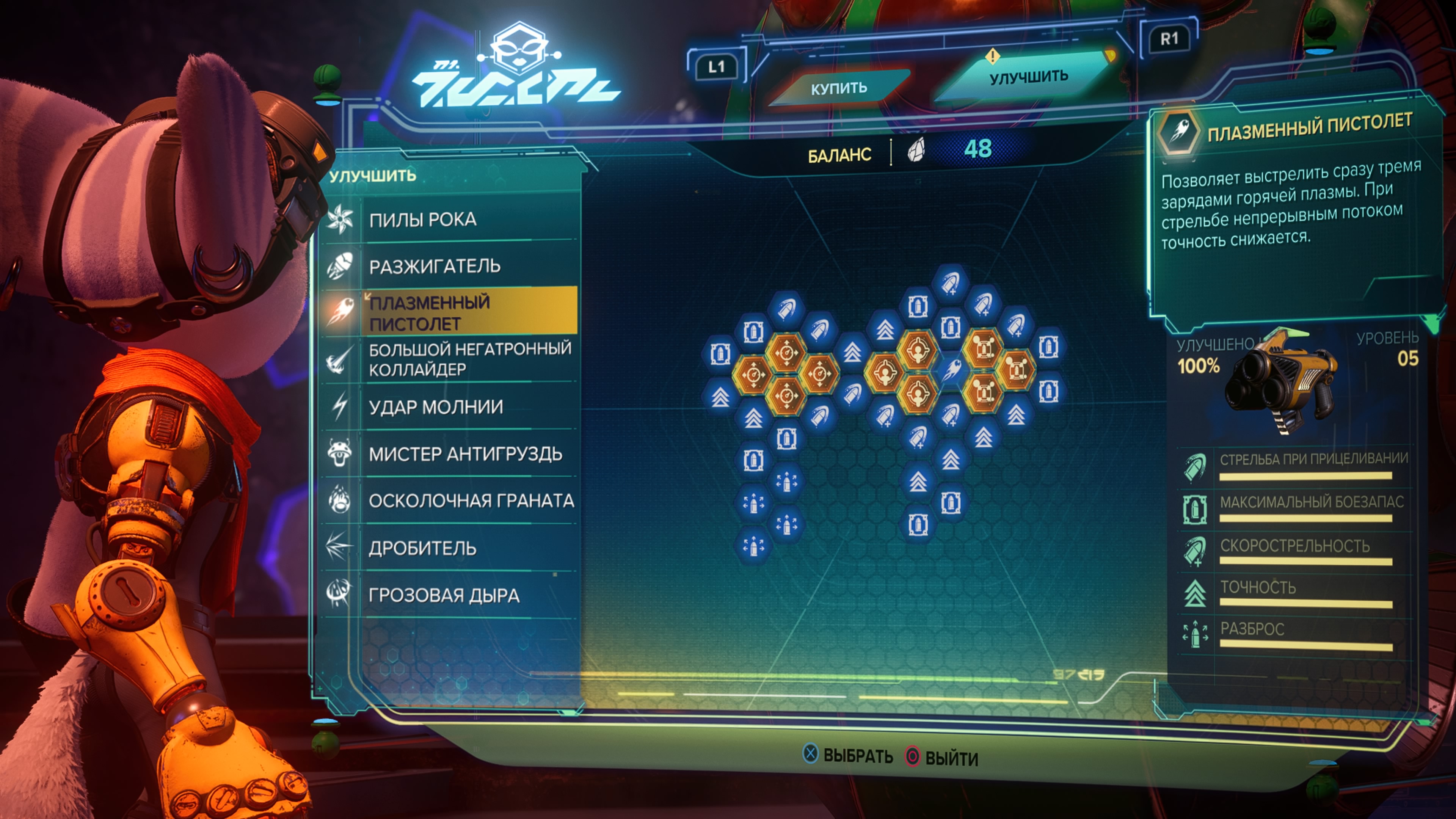Switch to the КУПИТЬ tab
This screenshot has width=1456, height=819.
pyautogui.click(x=839, y=88)
